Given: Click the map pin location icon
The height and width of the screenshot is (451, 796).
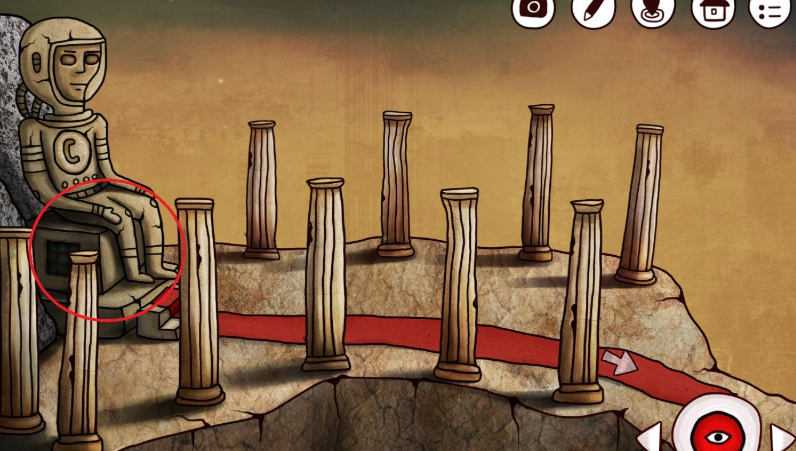Looking at the screenshot, I should [652, 9].
